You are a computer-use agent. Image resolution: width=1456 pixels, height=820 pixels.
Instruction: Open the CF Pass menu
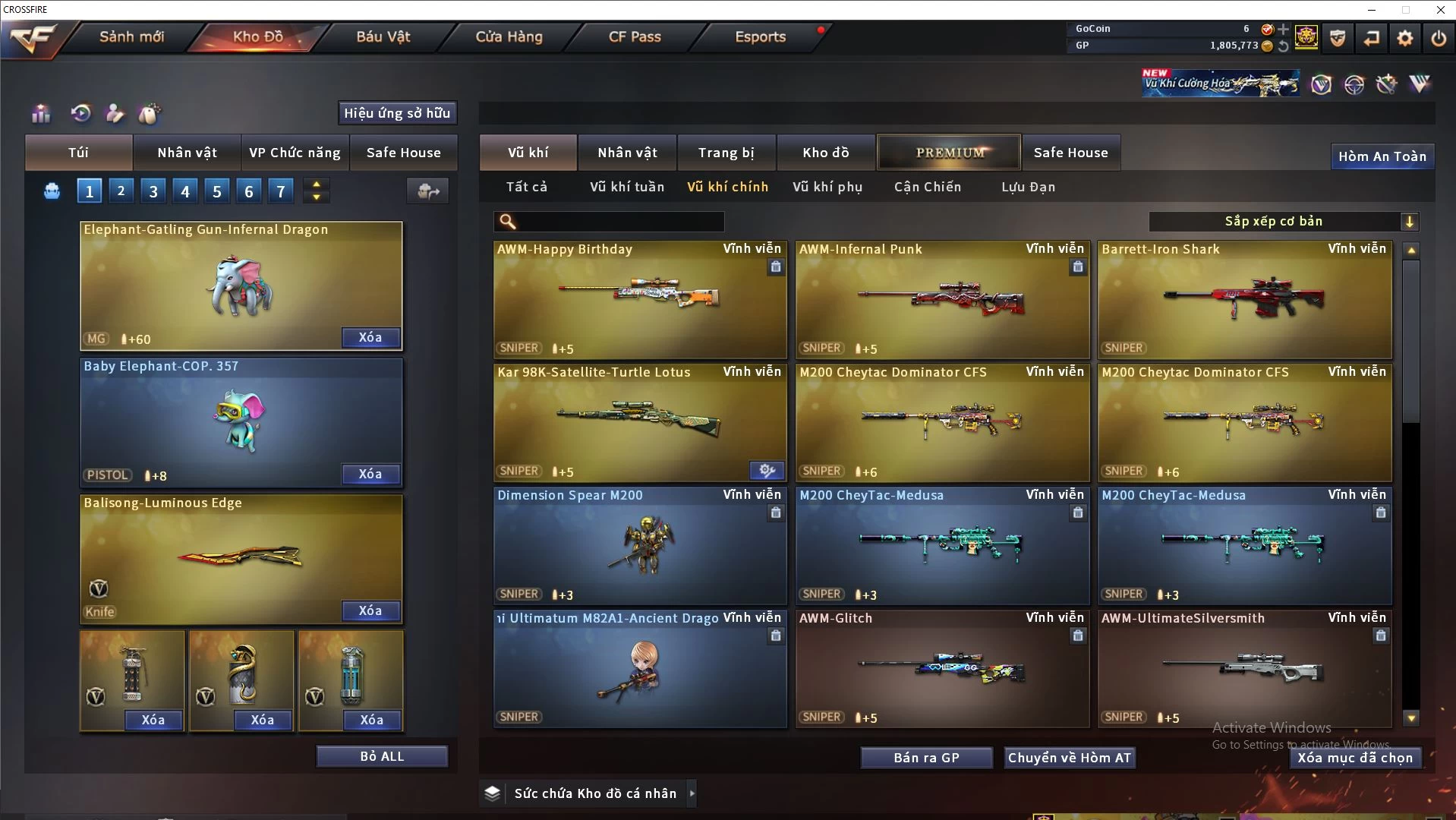[635, 36]
